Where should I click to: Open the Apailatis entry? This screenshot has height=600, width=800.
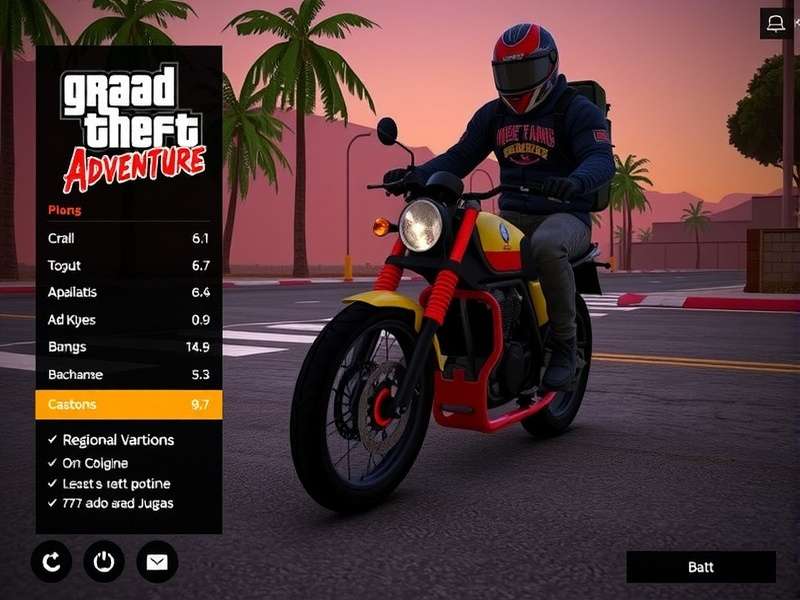pyautogui.click(x=128, y=292)
